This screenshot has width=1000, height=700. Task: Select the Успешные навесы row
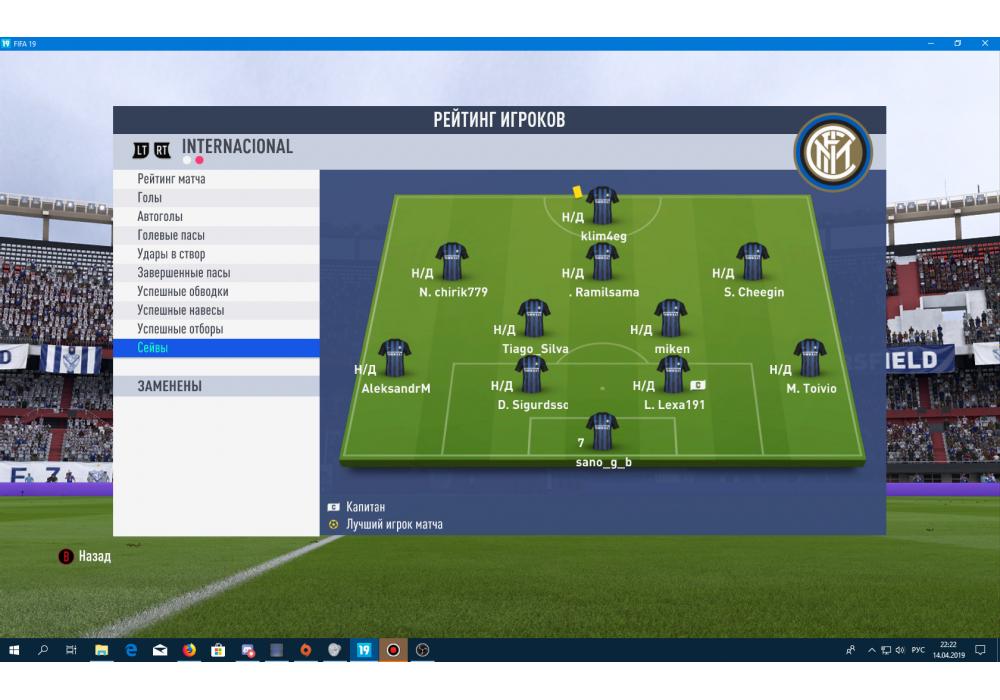tap(216, 310)
